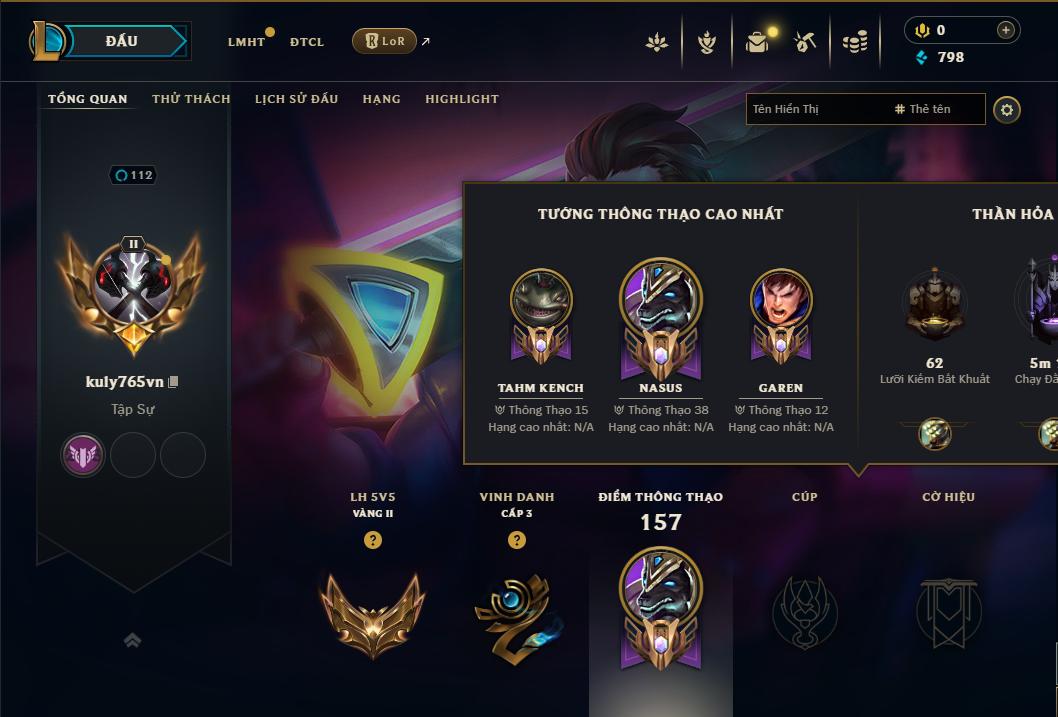This screenshot has height=717, width=1058.
Task: Open the LH 5v5 Vàng II rank emblem
Action: pyautogui.click(x=372, y=610)
